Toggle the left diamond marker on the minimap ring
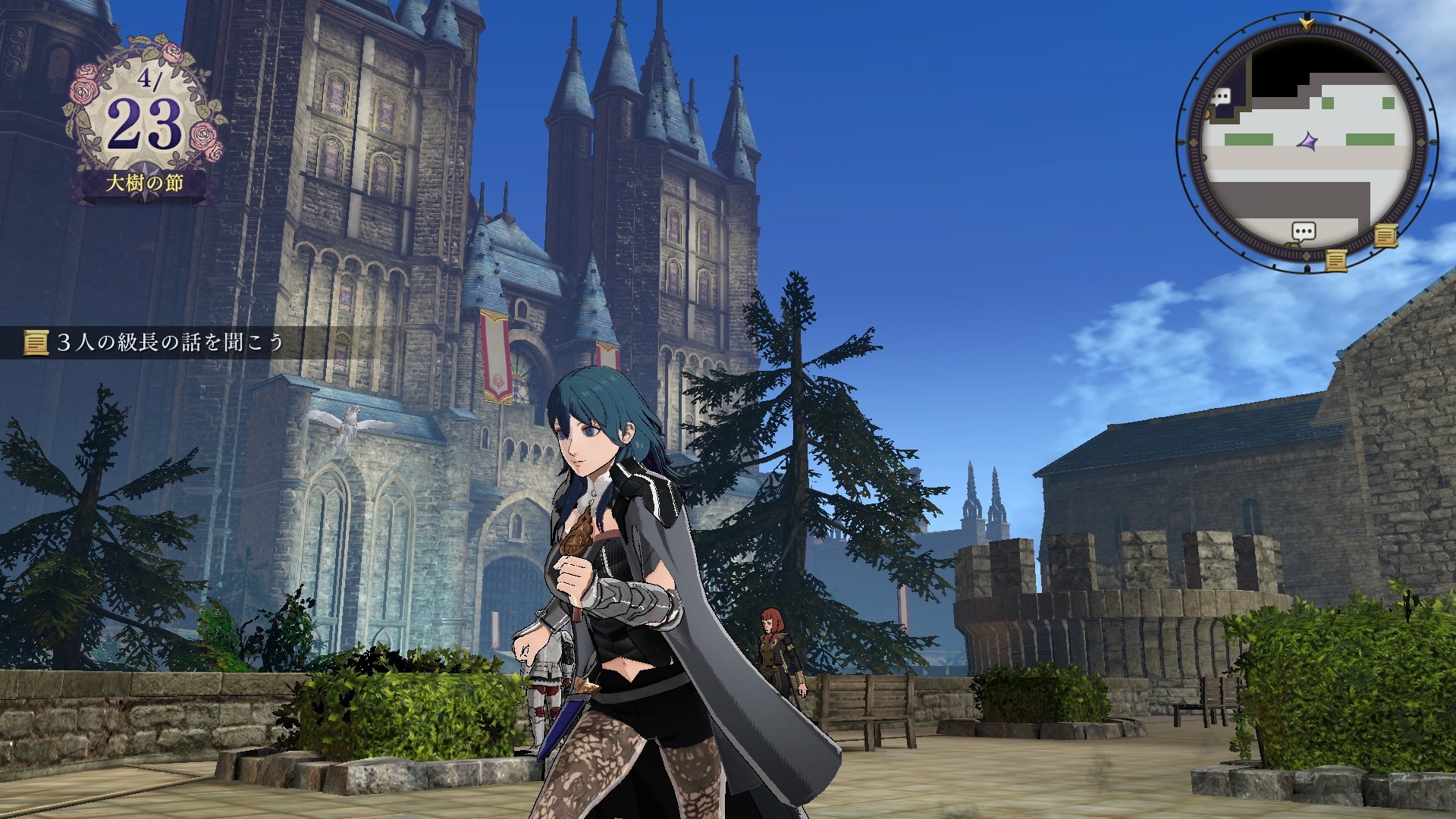Screen dimensions: 1456x819 pos(1193,143)
